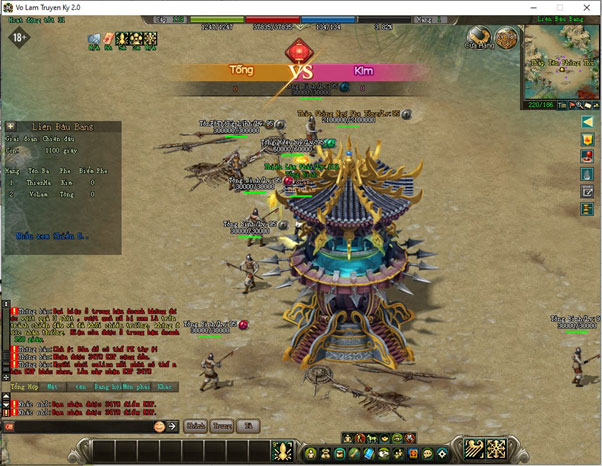
Task: Send chat with the arrow button
Action: [x=172, y=426]
